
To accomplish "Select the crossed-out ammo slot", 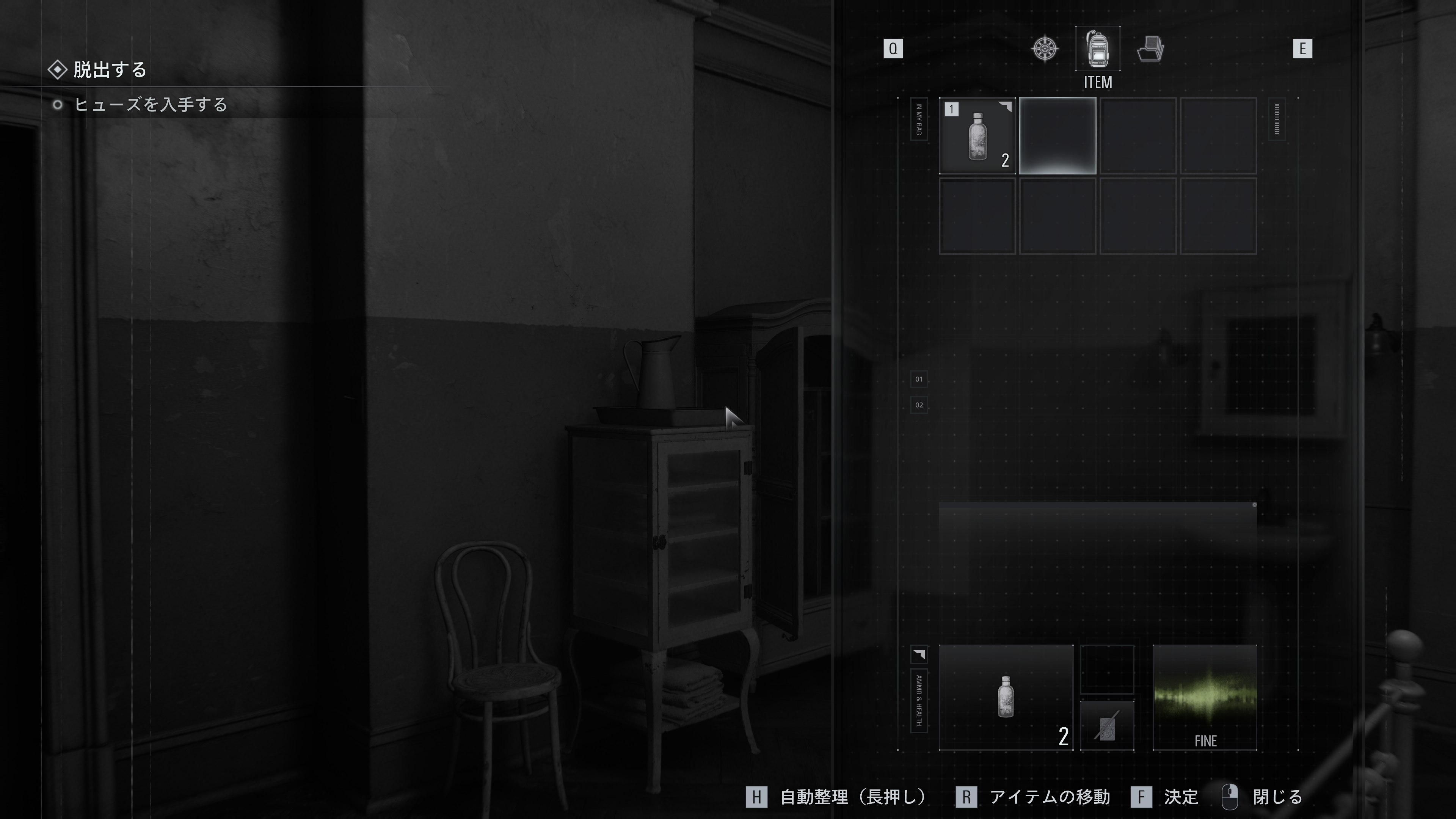I will (x=1107, y=726).
